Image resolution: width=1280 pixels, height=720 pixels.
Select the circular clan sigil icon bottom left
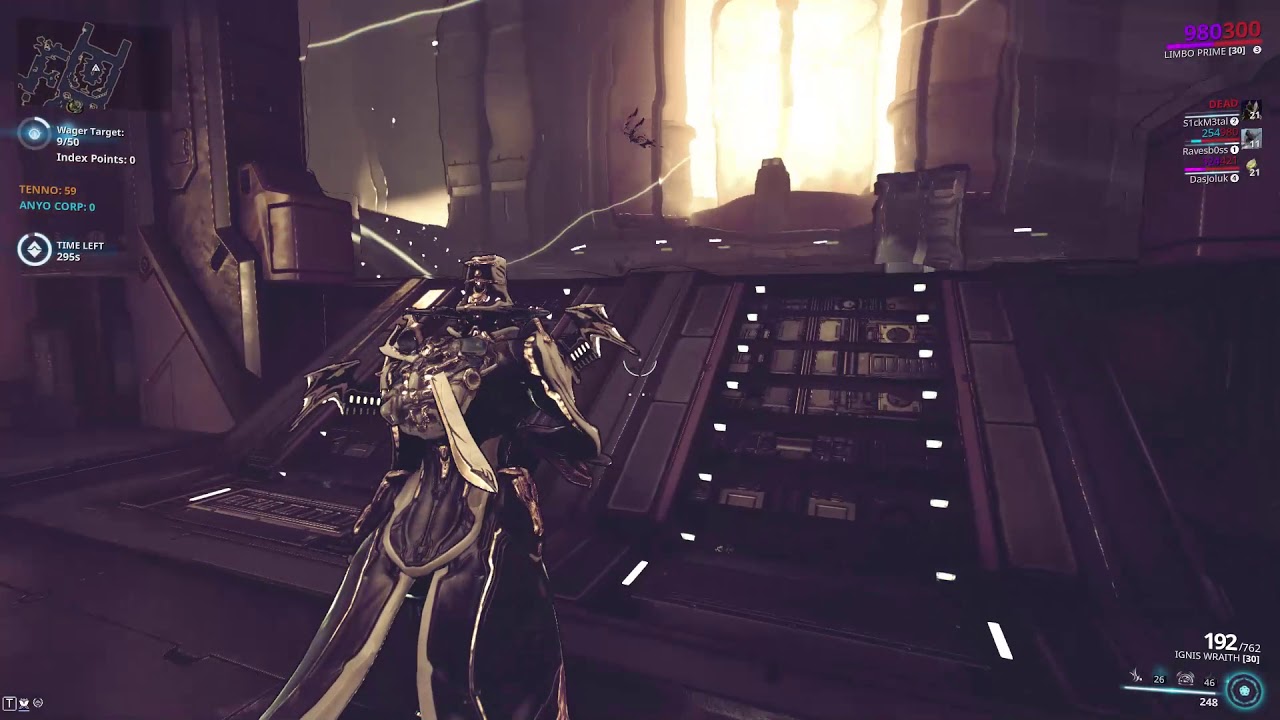38,703
